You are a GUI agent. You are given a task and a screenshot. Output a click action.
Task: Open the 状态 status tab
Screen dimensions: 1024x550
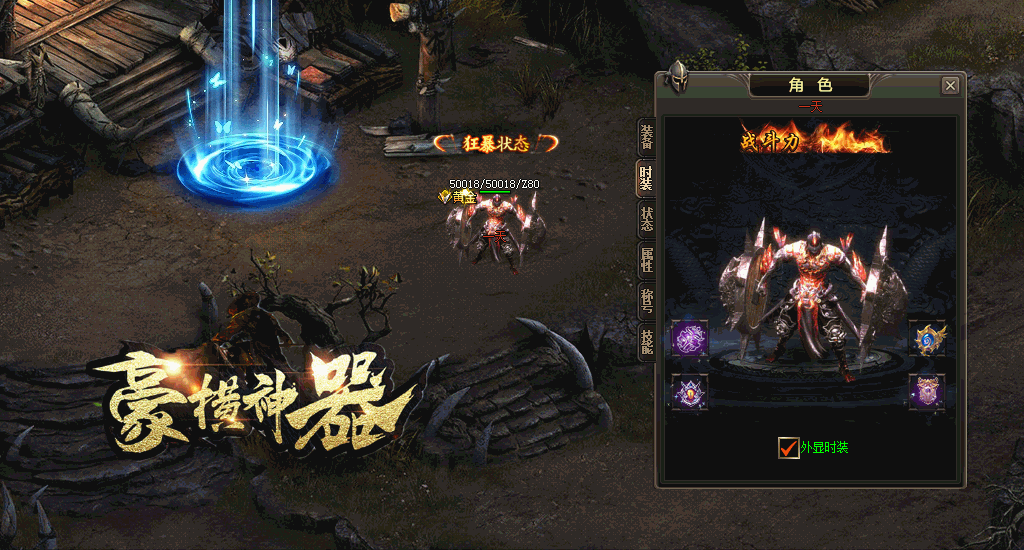coord(646,220)
